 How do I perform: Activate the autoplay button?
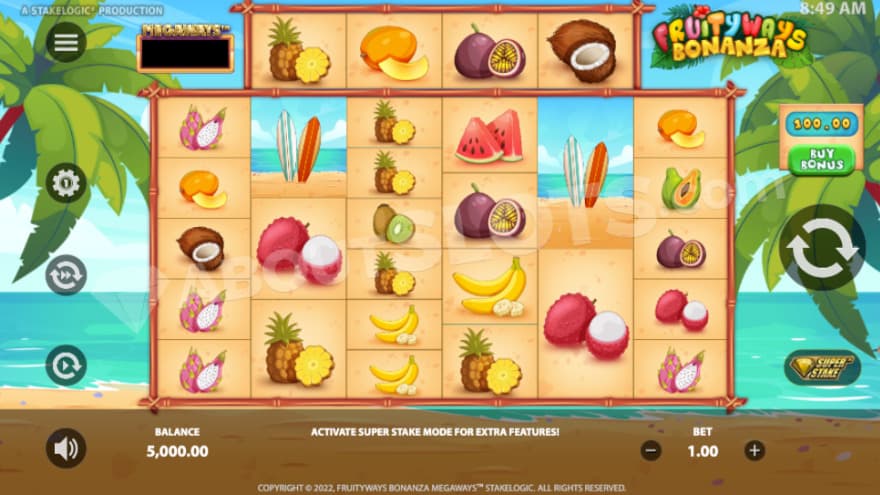tap(66, 365)
